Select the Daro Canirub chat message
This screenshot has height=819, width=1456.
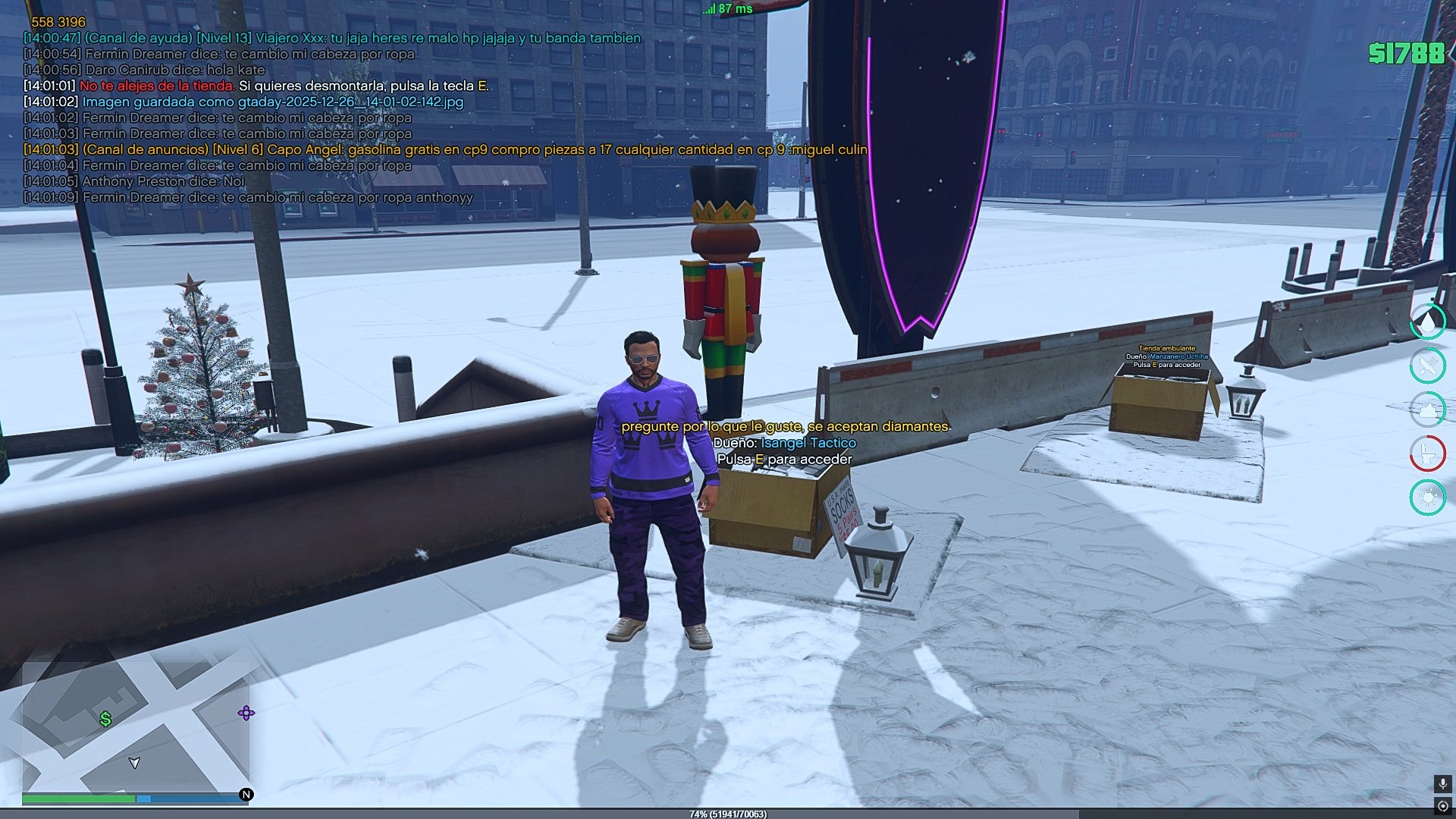(174, 70)
